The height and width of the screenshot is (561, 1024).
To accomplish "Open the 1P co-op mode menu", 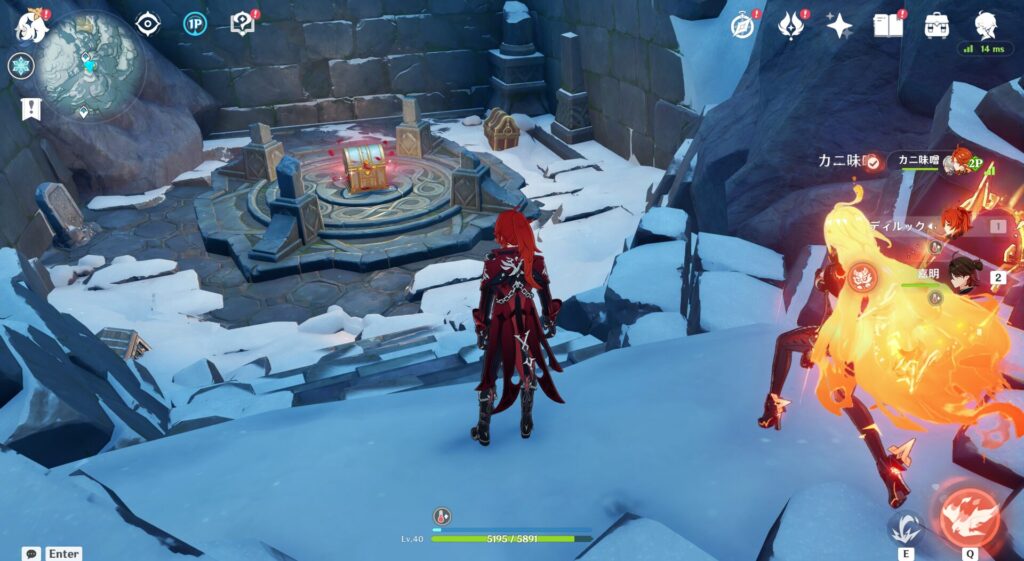I will 195,23.
